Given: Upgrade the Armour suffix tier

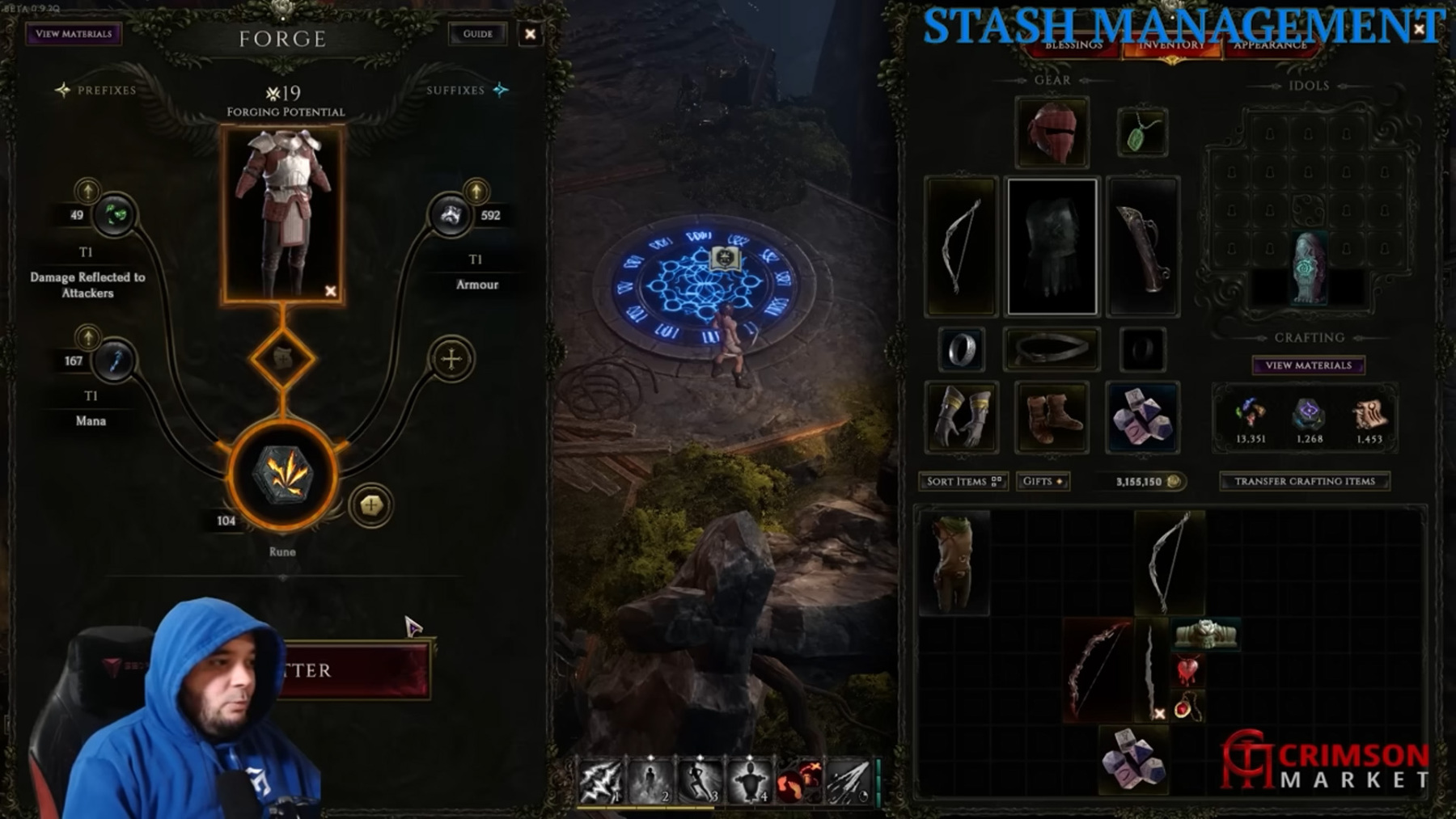Looking at the screenshot, I should click(x=476, y=191).
